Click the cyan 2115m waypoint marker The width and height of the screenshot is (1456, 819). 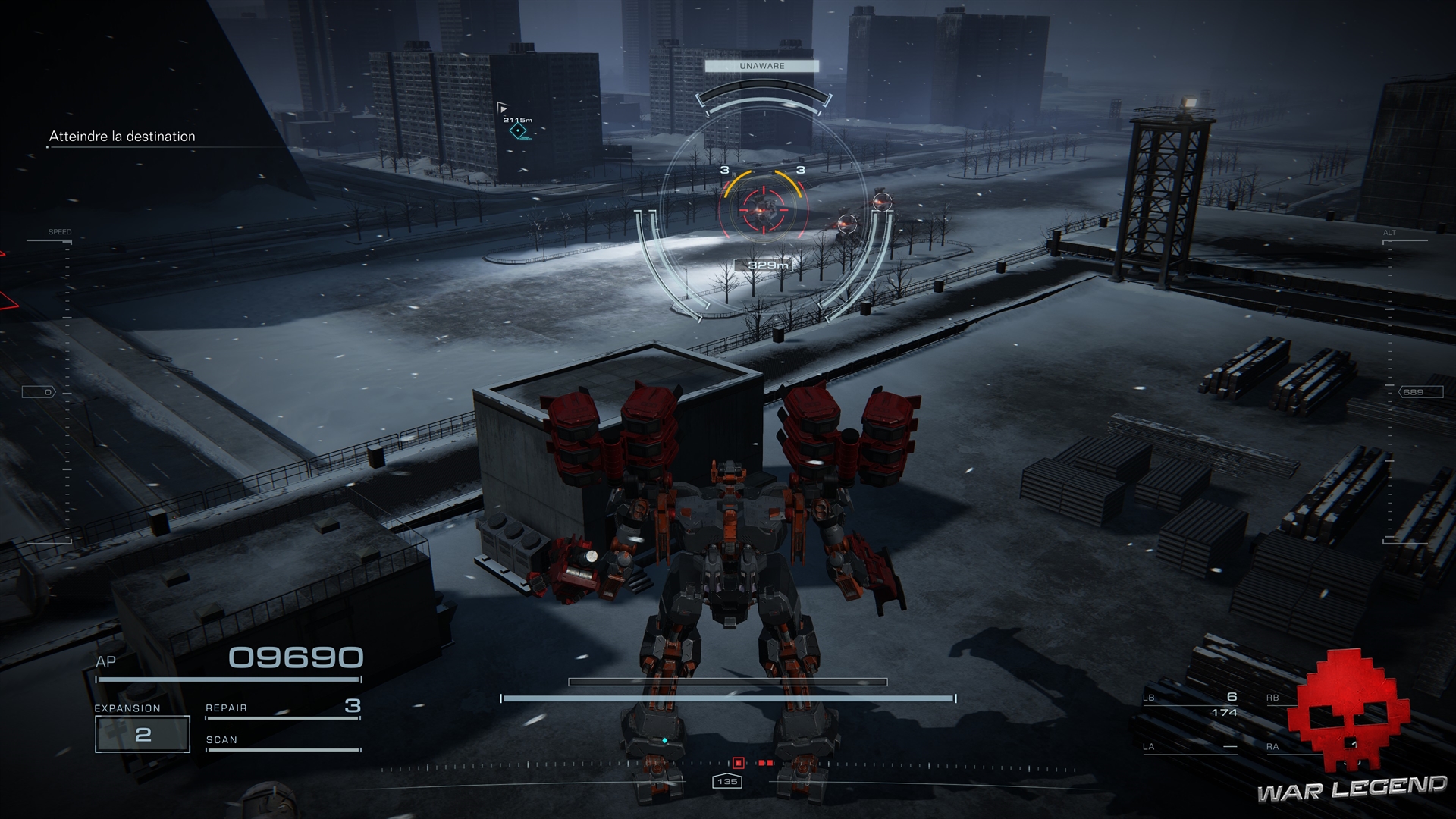tap(518, 131)
